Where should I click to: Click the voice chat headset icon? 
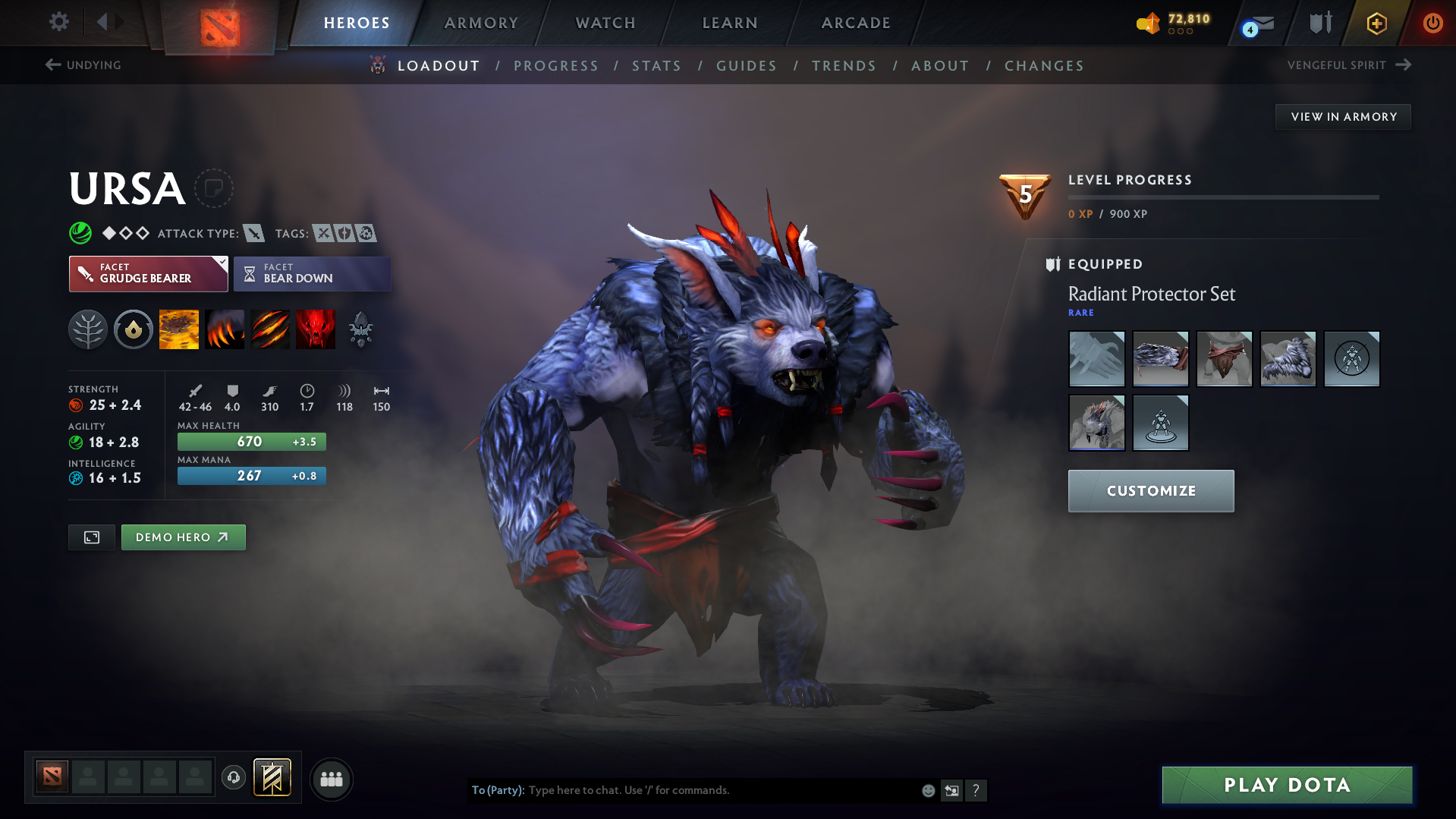click(234, 778)
